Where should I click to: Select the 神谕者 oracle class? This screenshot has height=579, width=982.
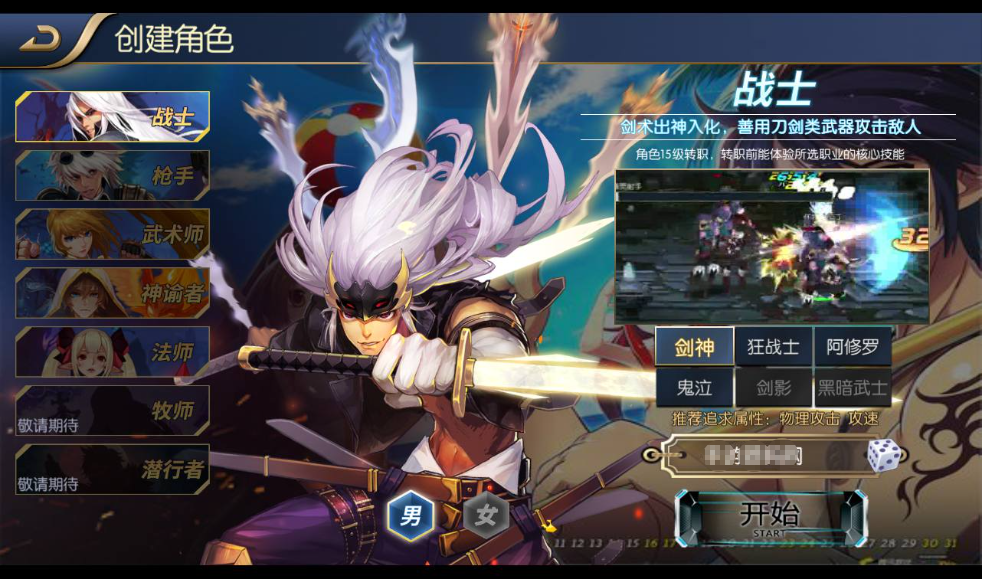[x=113, y=293]
